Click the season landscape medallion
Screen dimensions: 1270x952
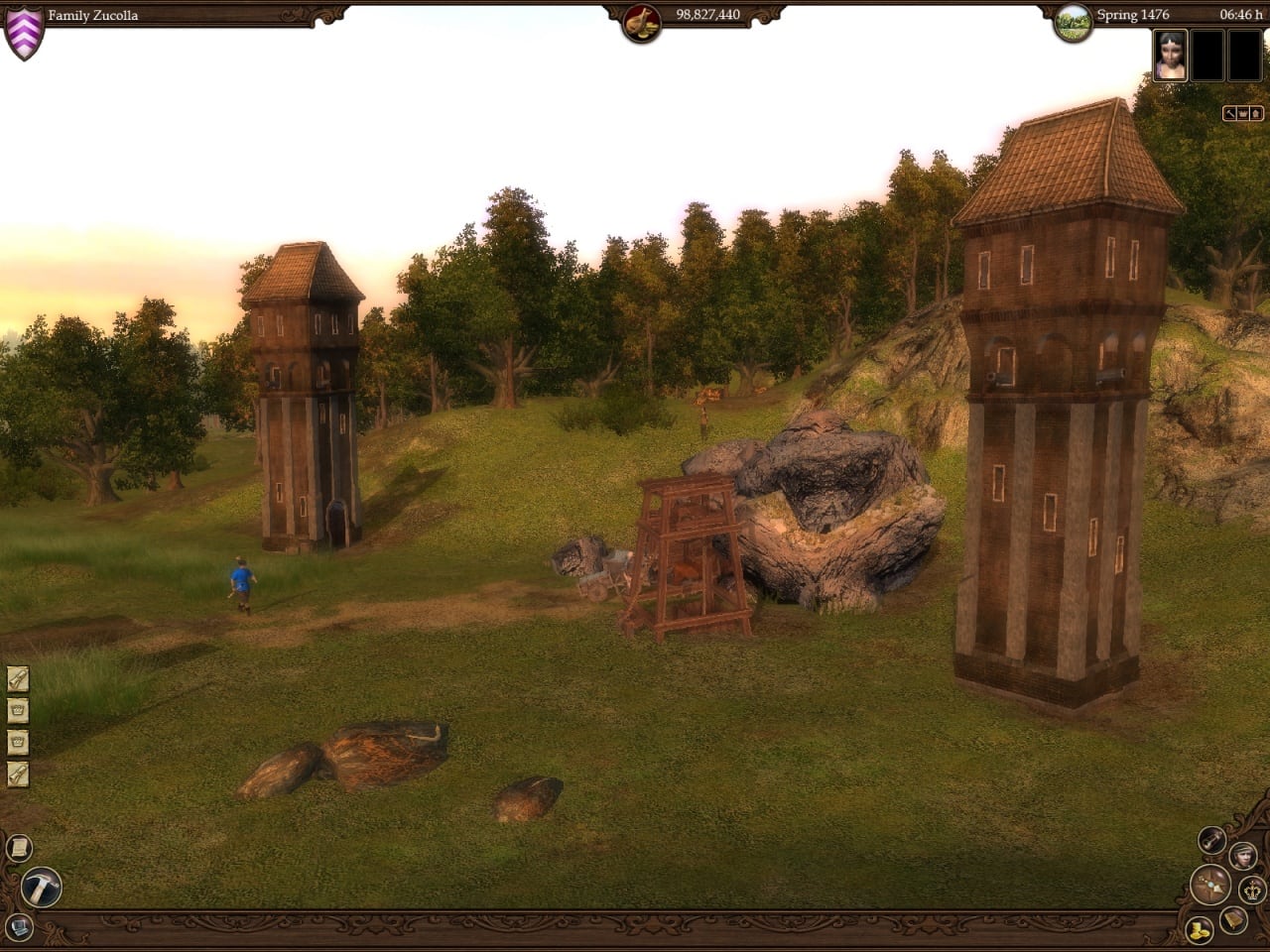[1073, 23]
